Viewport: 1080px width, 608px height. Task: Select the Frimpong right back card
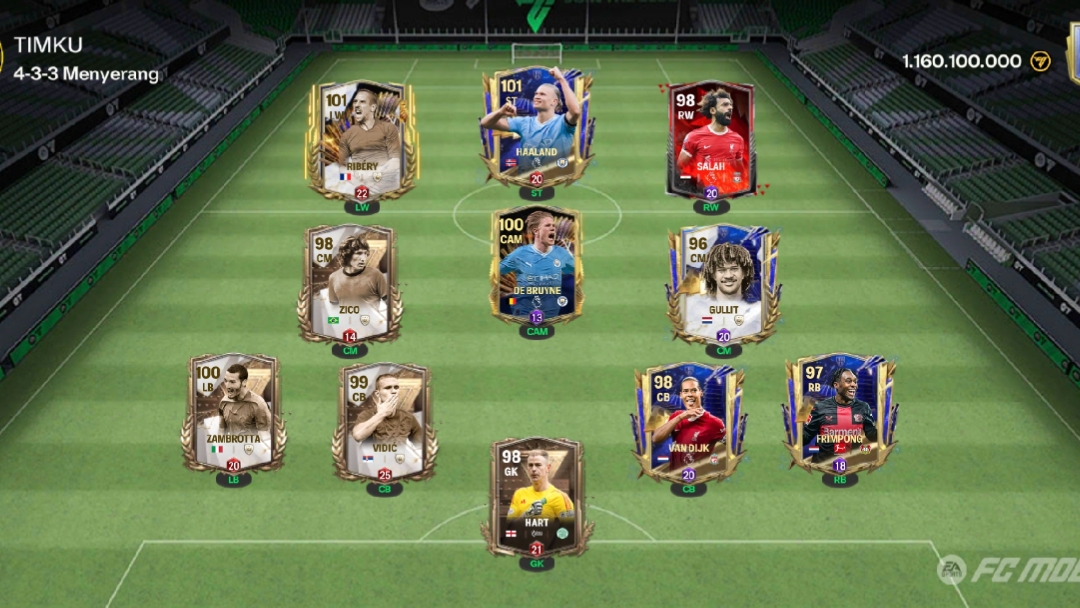click(x=840, y=411)
